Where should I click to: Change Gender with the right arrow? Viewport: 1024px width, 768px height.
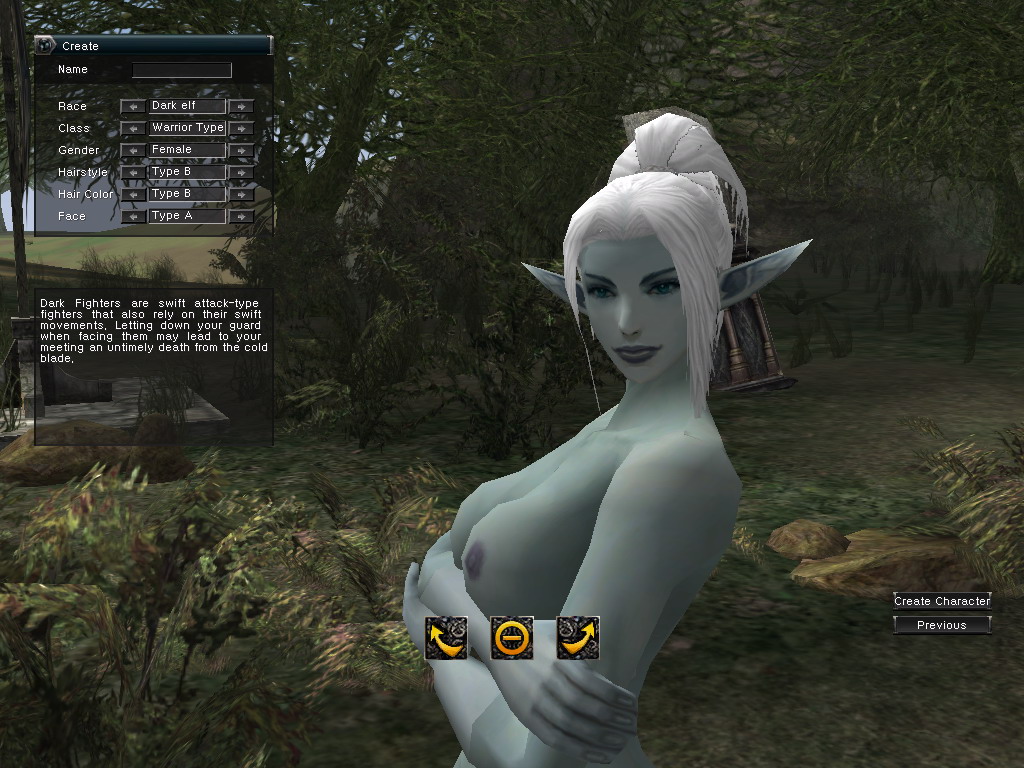[x=241, y=150]
